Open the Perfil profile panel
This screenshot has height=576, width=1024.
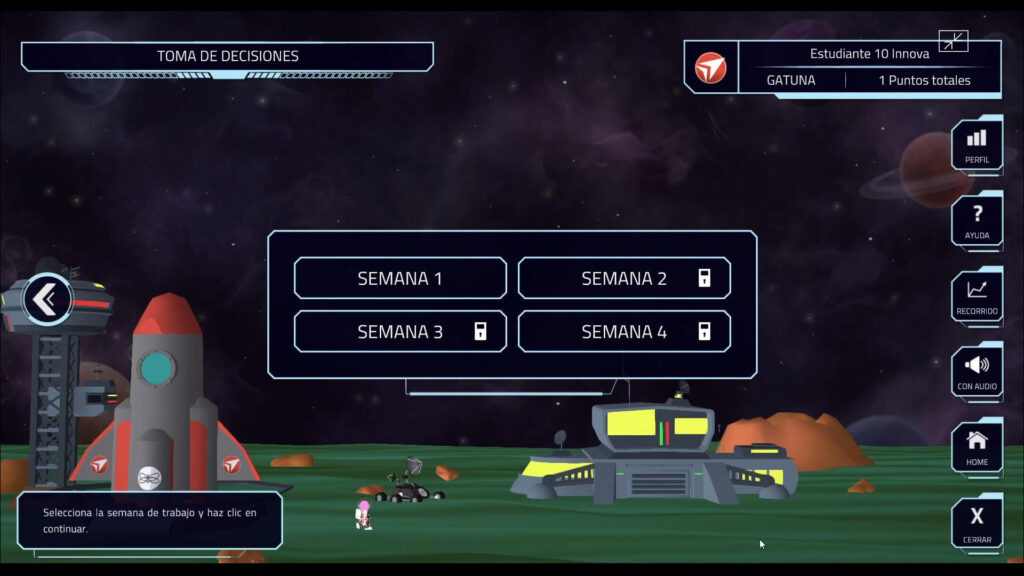[977, 145]
